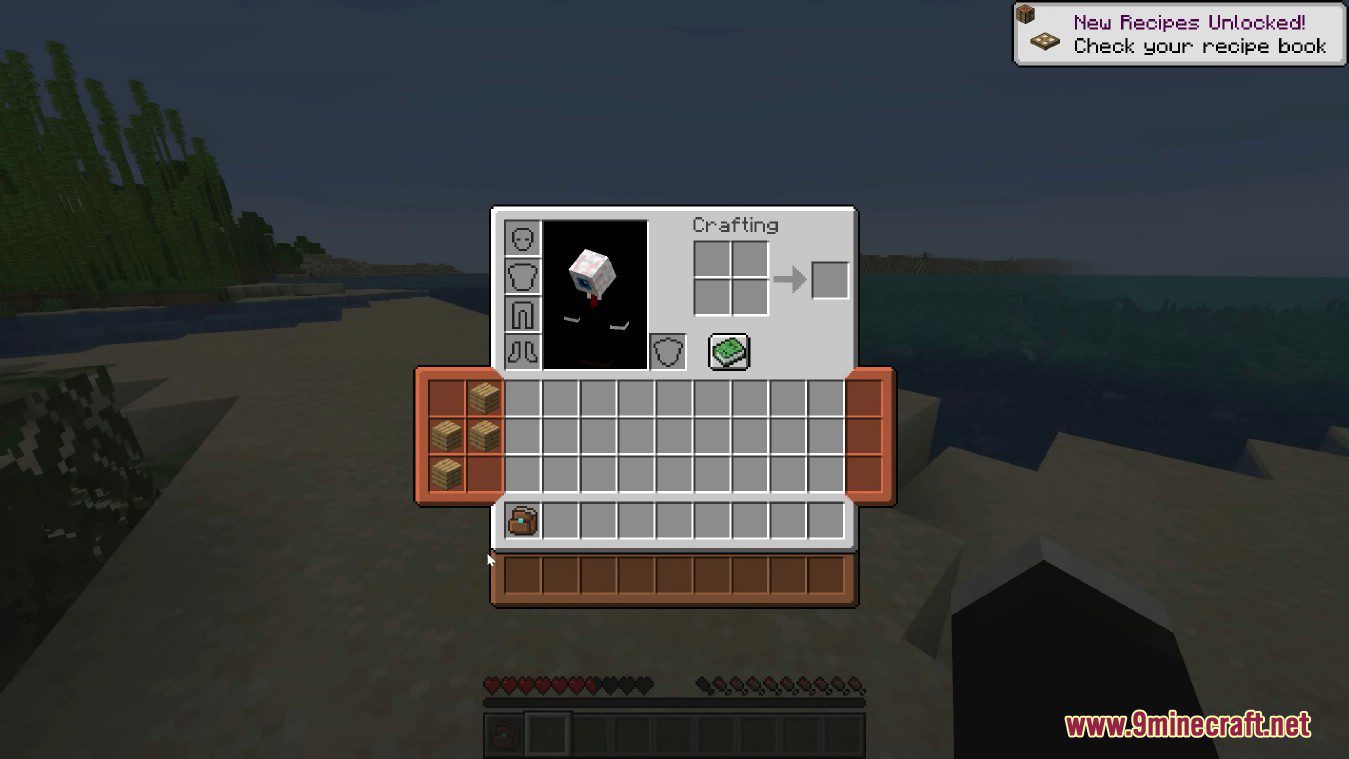Viewport: 1349px width, 759px height.
Task: Click the crafting output slot
Action: pyautogui.click(x=829, y=281)
